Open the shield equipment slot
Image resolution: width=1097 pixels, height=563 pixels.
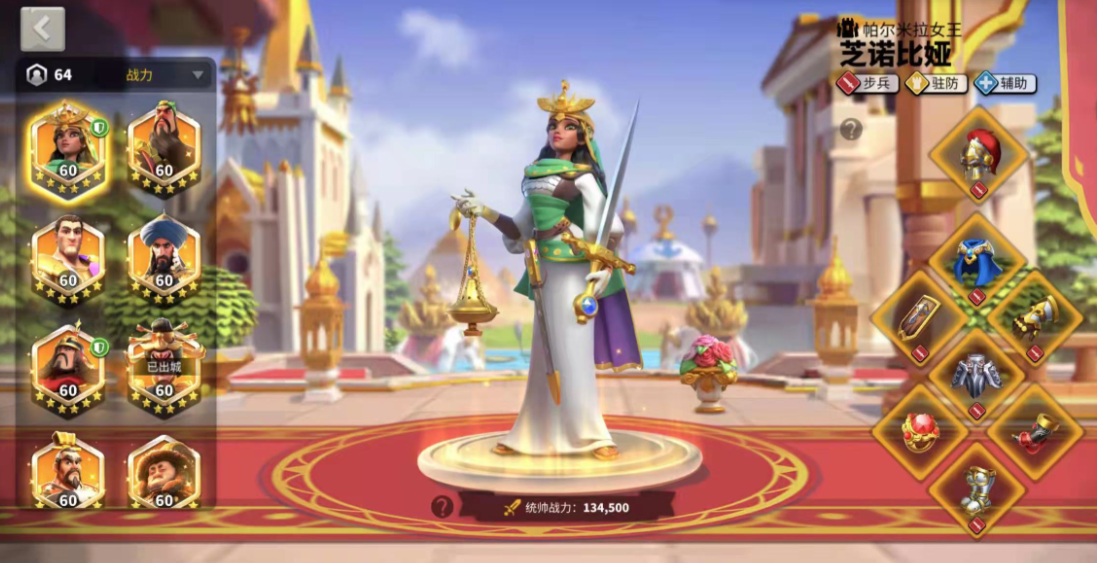(x=919, y=320)
